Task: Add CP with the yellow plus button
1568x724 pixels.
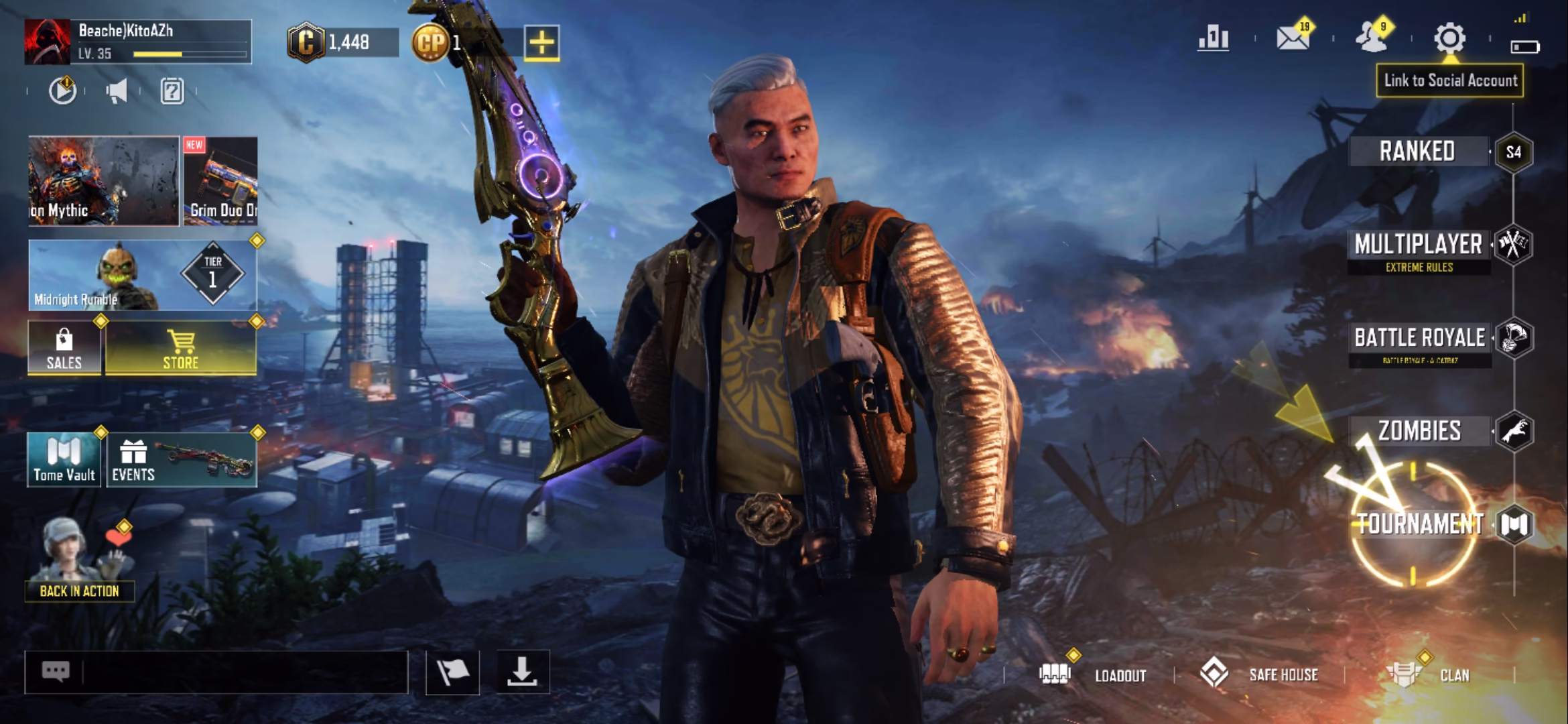Action: pyautogui.click(x=541, y=44)
